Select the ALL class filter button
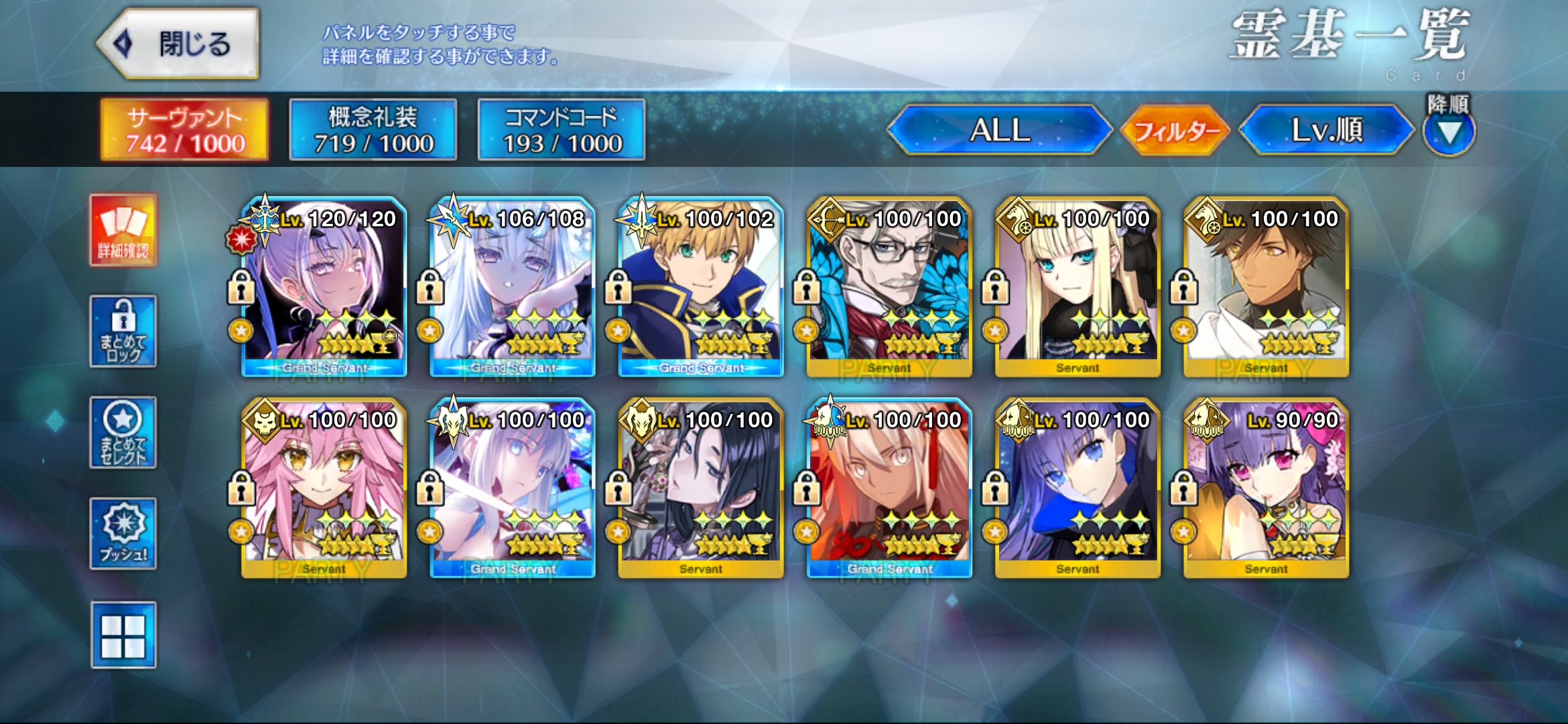Screen dimensions: 1568x724 point(999,129)
